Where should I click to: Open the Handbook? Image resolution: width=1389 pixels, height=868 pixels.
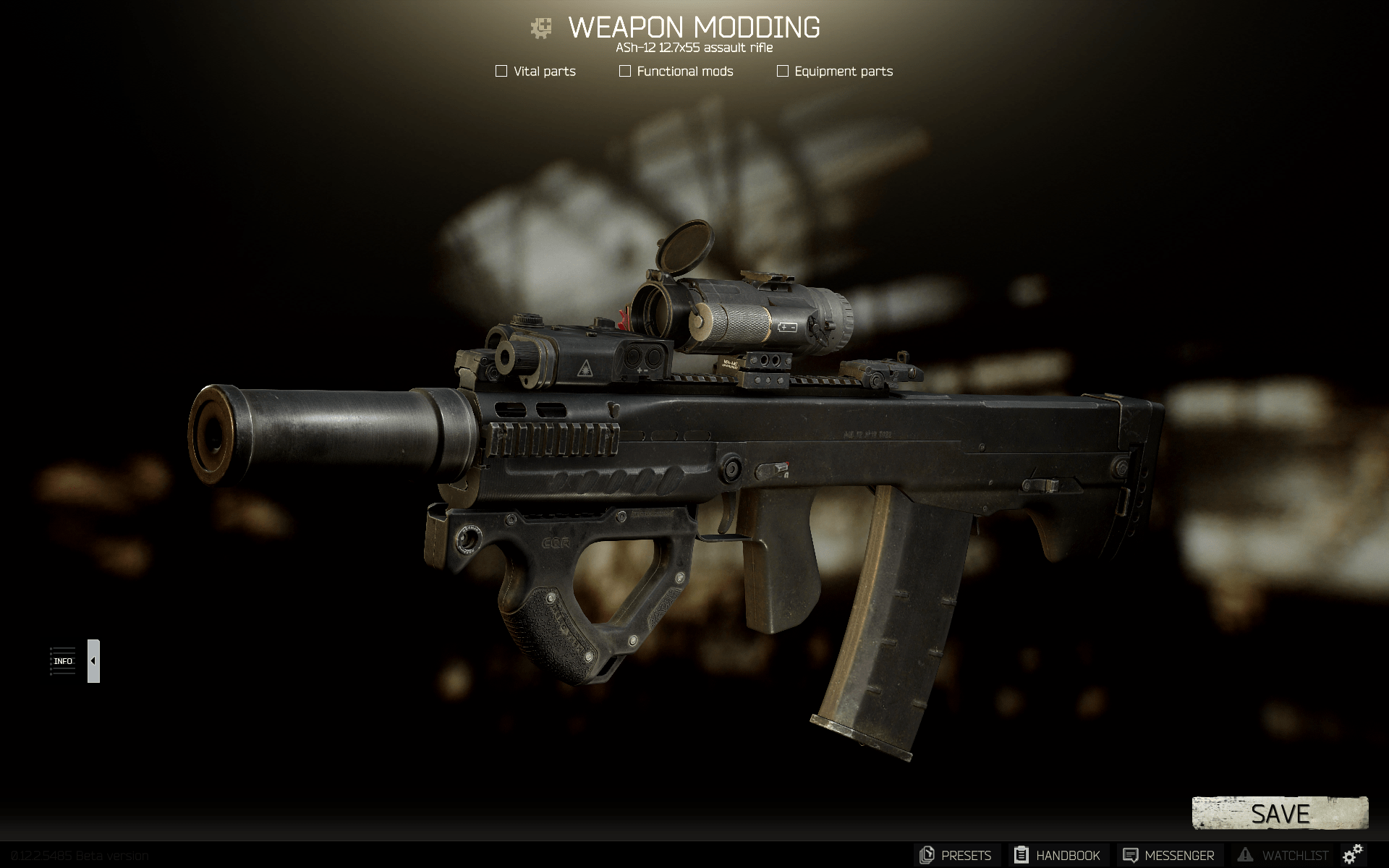coord(1058,855)
